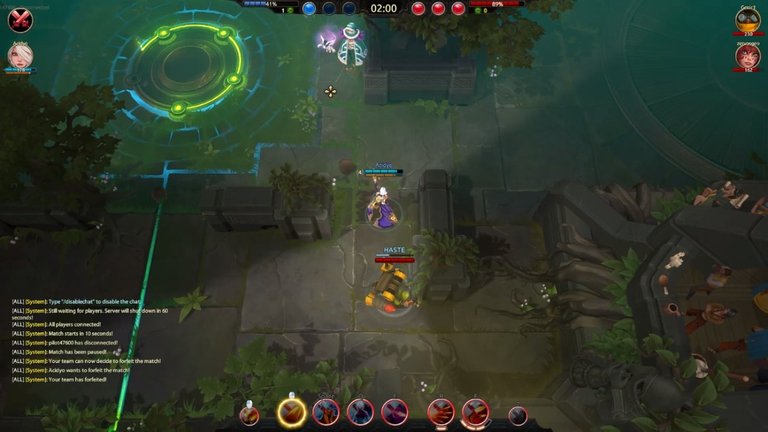Viewport: 768px width, 432px height.
Task: Select the lower enemy player portrait
Action: tap(747, 57)
